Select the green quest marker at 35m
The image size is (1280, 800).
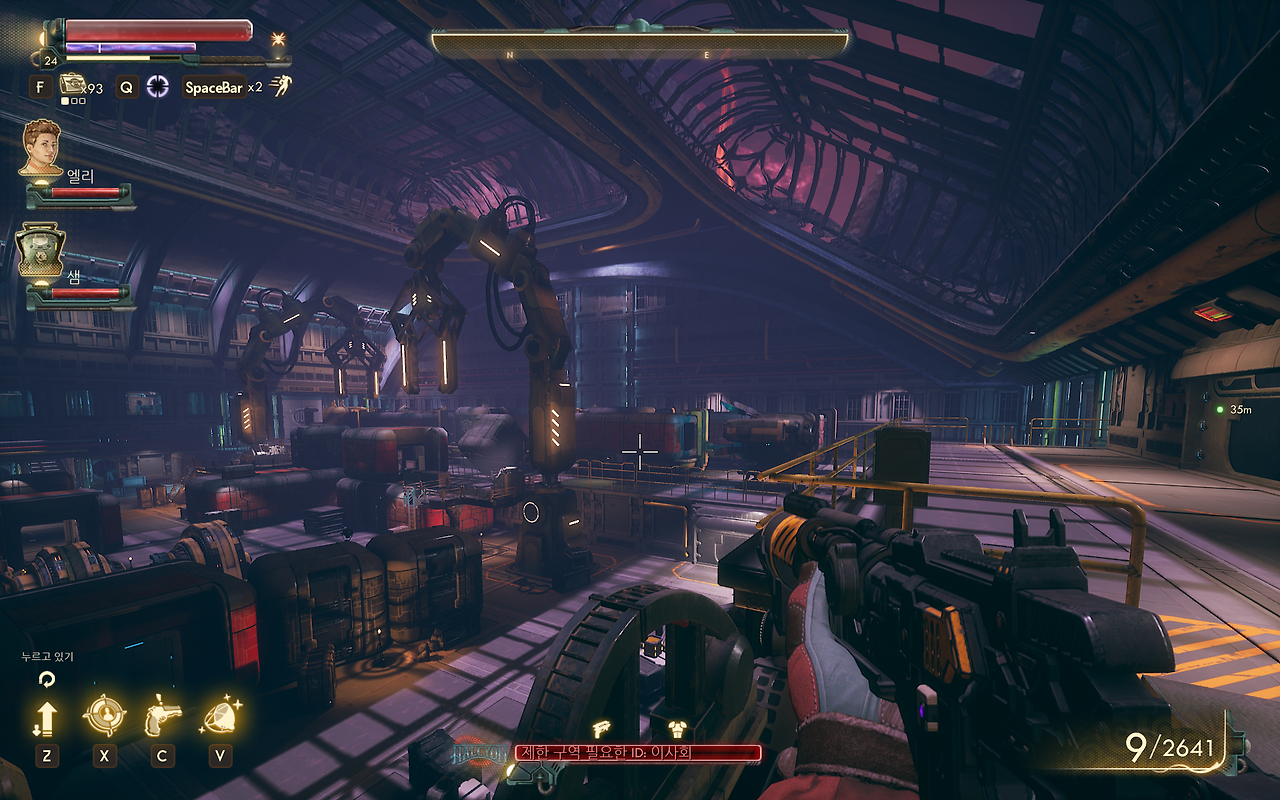(x=1220, y=410)
